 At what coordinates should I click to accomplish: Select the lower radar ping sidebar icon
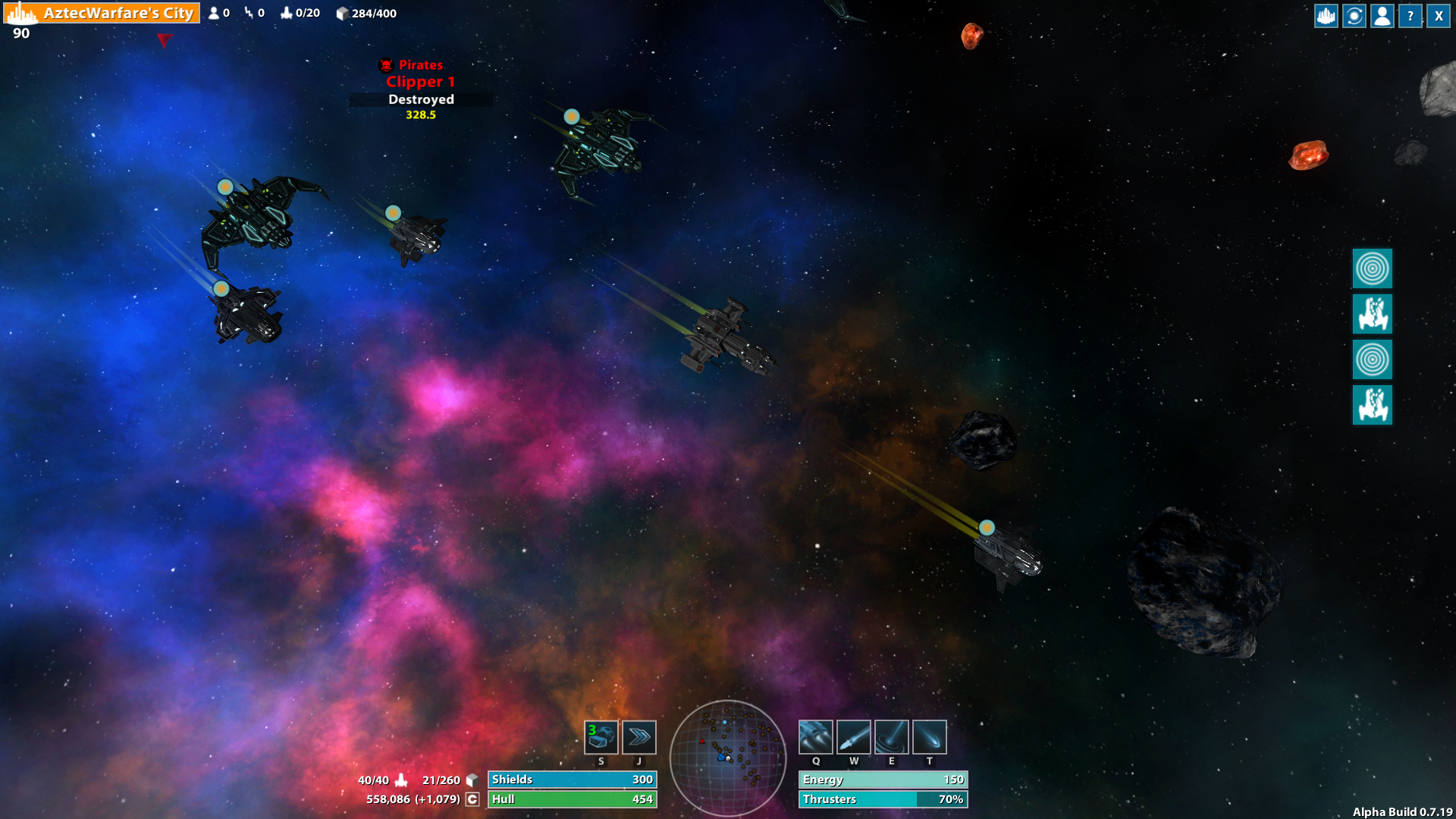click(x=1373, y=360)
